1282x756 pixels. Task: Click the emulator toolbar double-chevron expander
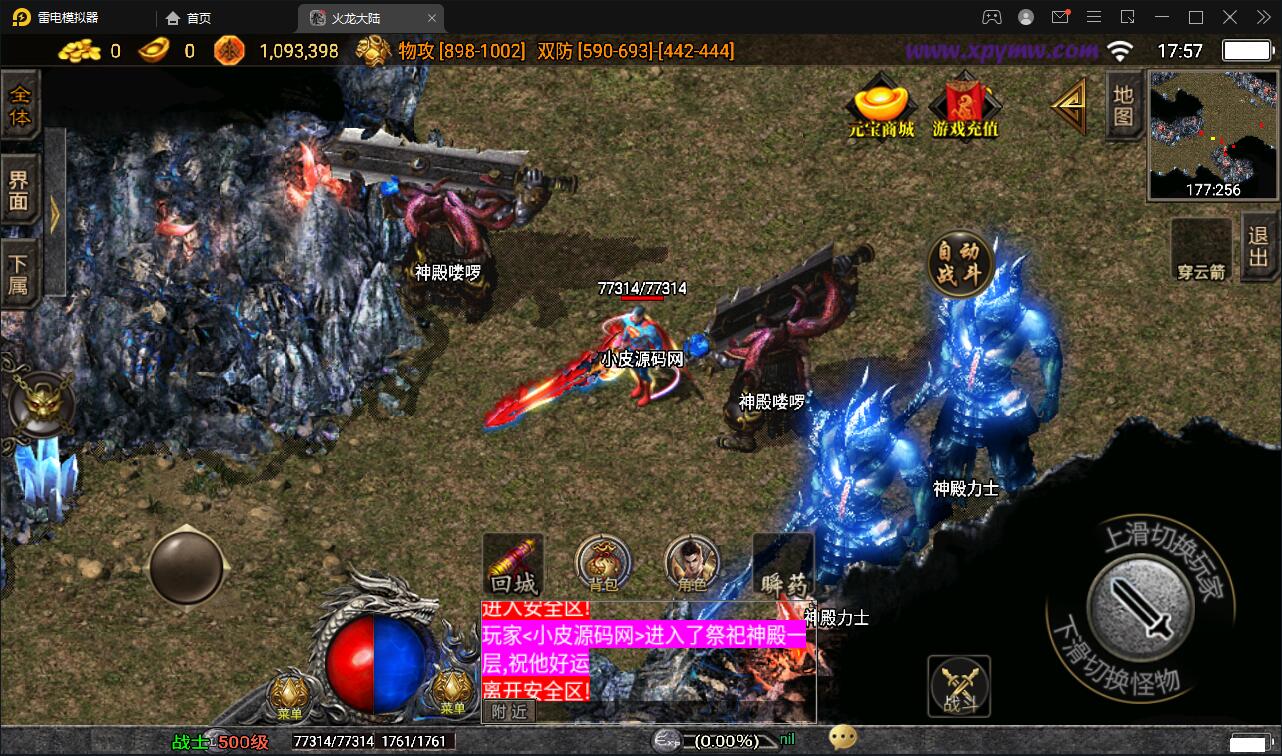pos(1262,16)
